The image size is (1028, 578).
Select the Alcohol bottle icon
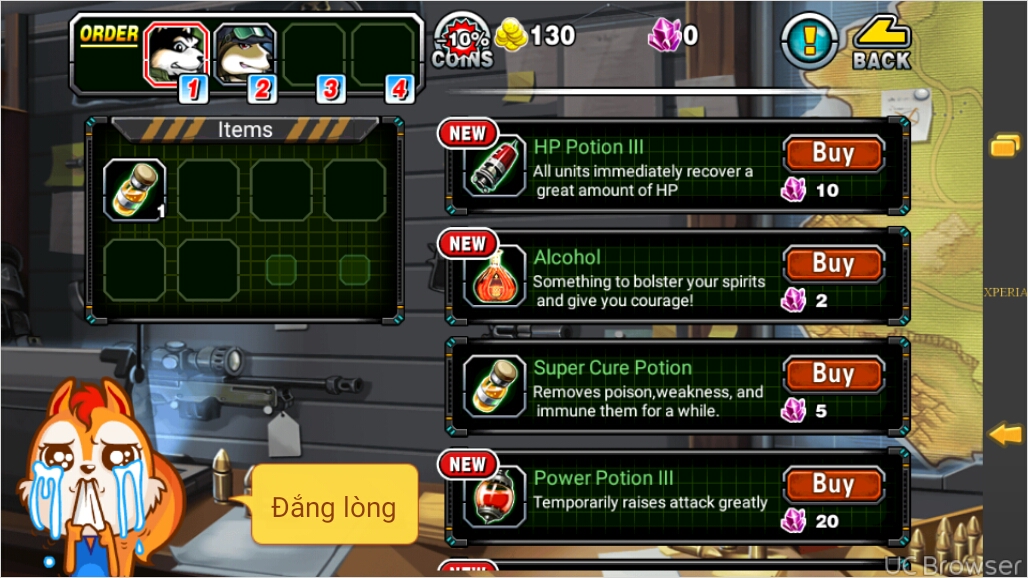[496, 277]
